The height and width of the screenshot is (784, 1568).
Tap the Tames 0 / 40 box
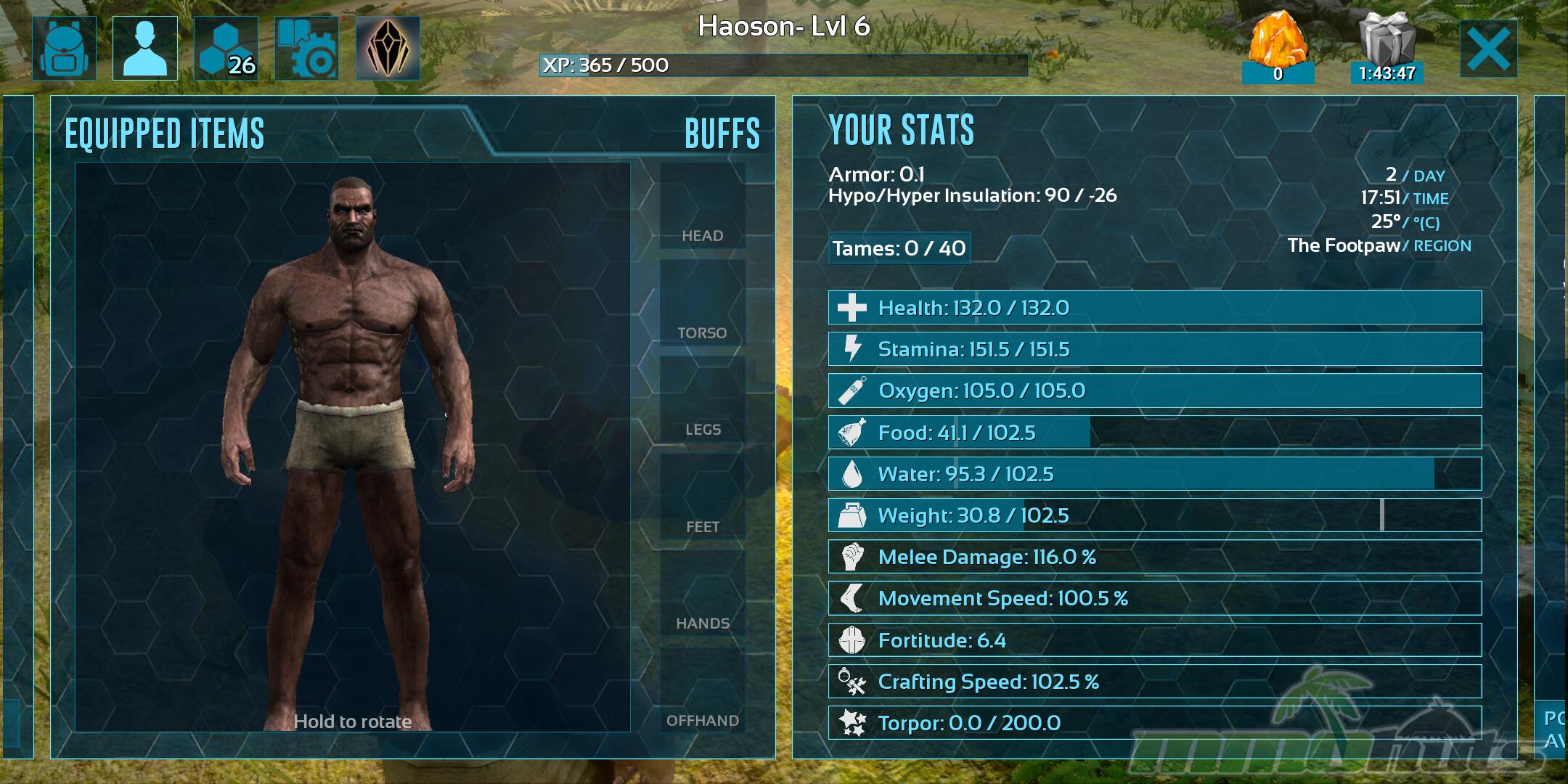[x=899, y=248]
